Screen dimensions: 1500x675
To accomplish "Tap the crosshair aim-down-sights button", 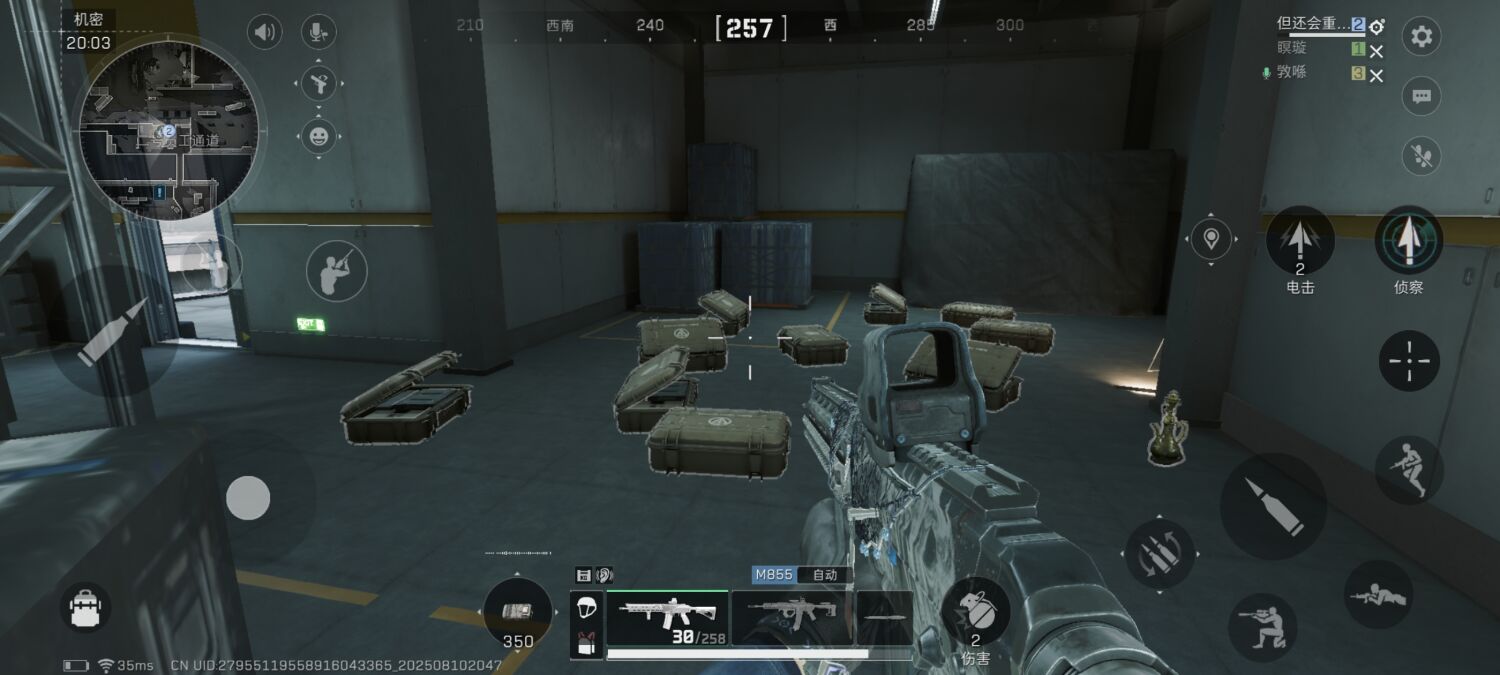I will [x=1409, y=360].
